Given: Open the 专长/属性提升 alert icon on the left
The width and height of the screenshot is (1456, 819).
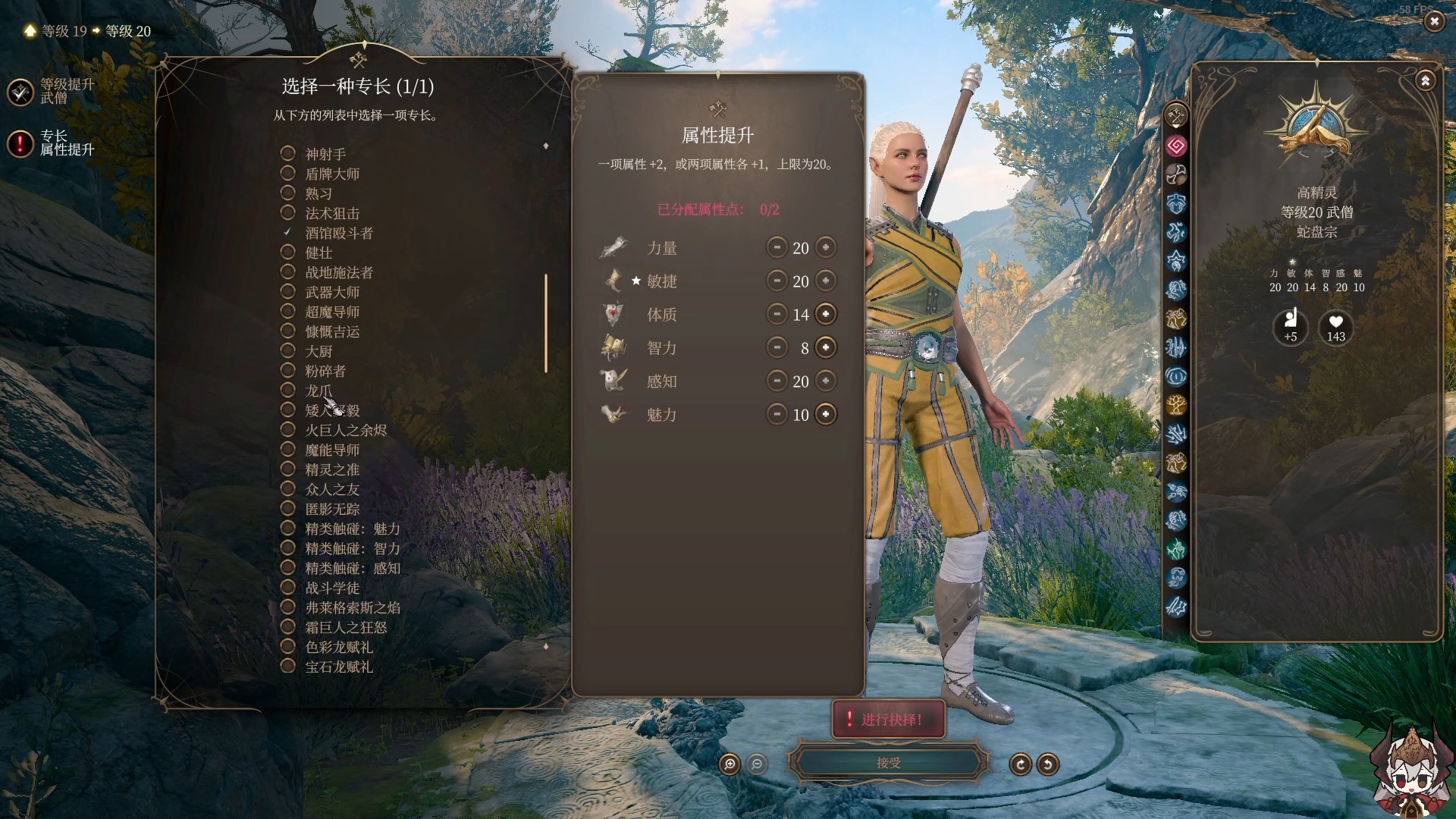Looking at the screenshot, I should click(x=20, y=143).
